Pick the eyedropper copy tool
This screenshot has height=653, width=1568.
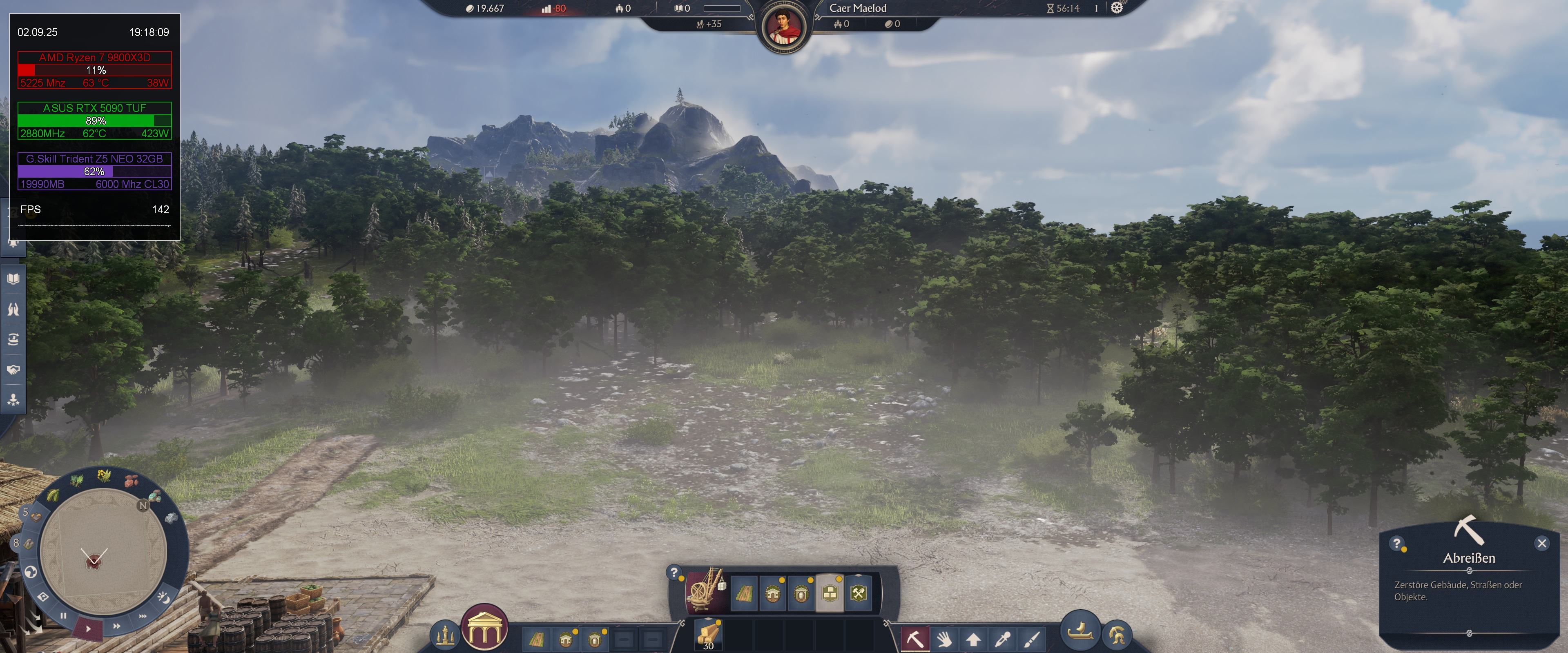[x=1003, y=639]
